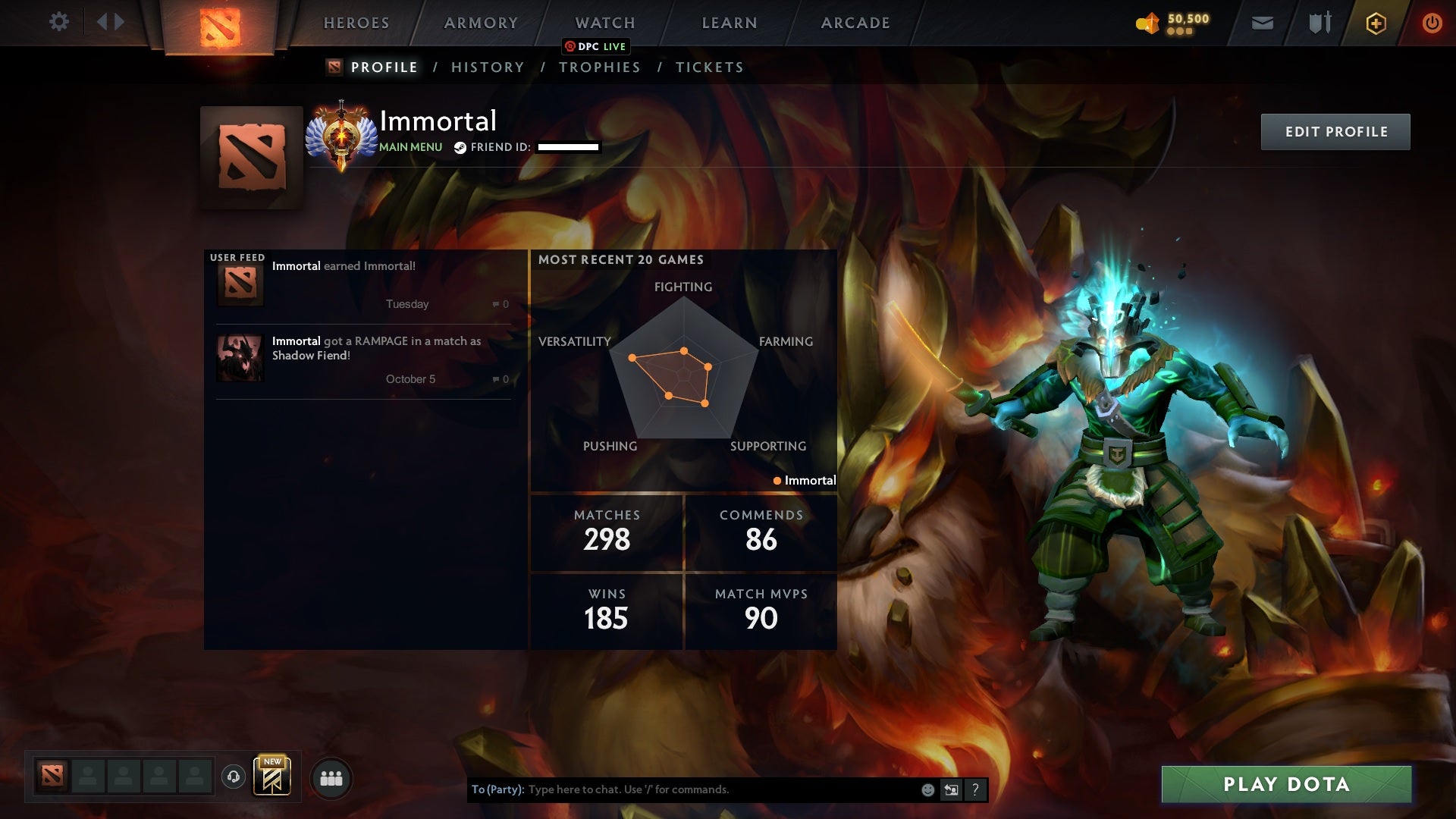Screen dimensions: 1456x819
Task: Select the Learn menu entry
Action: (x=730, y=23)
